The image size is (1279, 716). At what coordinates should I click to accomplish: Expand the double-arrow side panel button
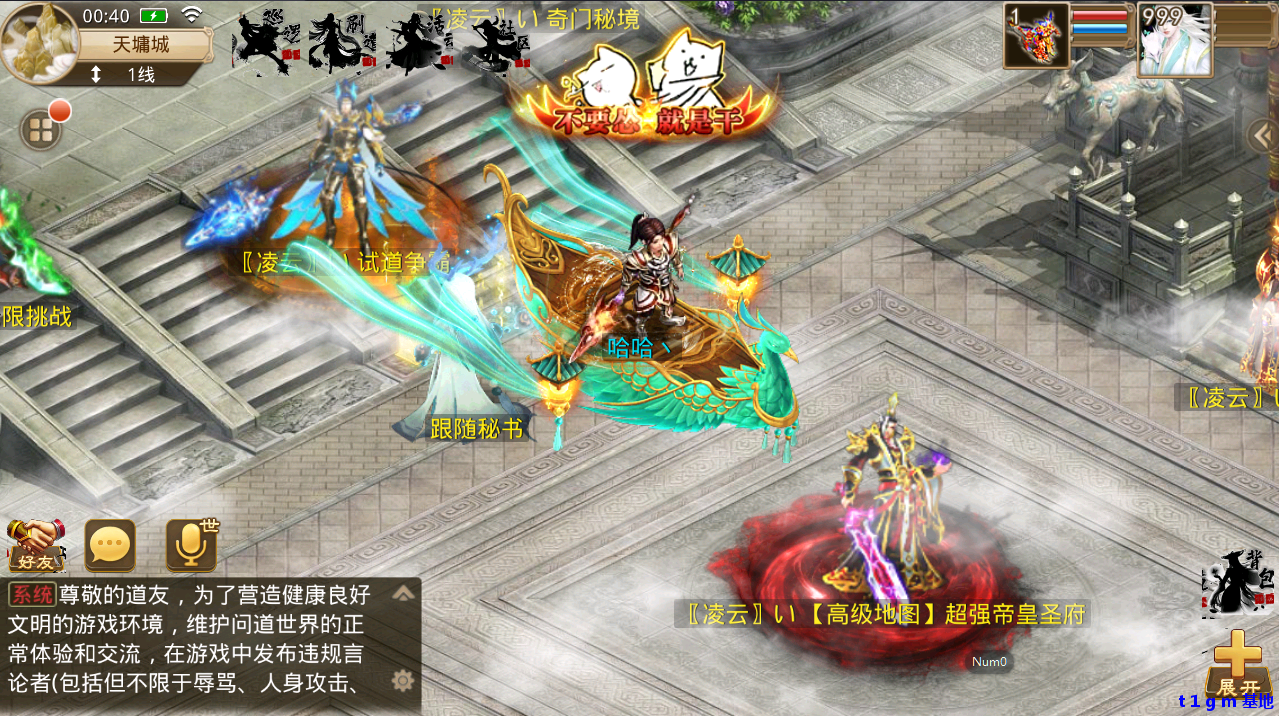(1263, 135)
